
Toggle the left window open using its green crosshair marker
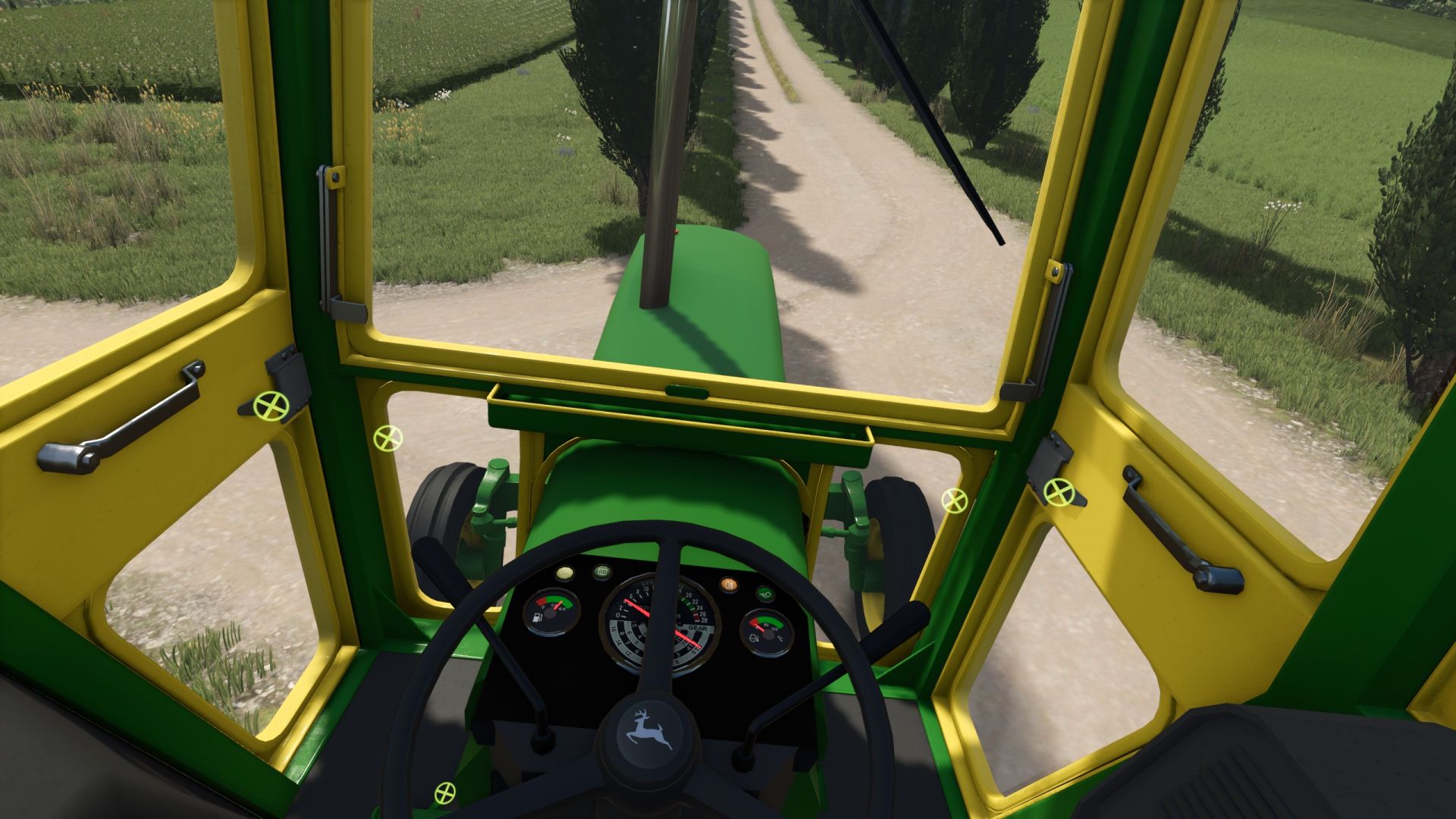click(271, 406)
